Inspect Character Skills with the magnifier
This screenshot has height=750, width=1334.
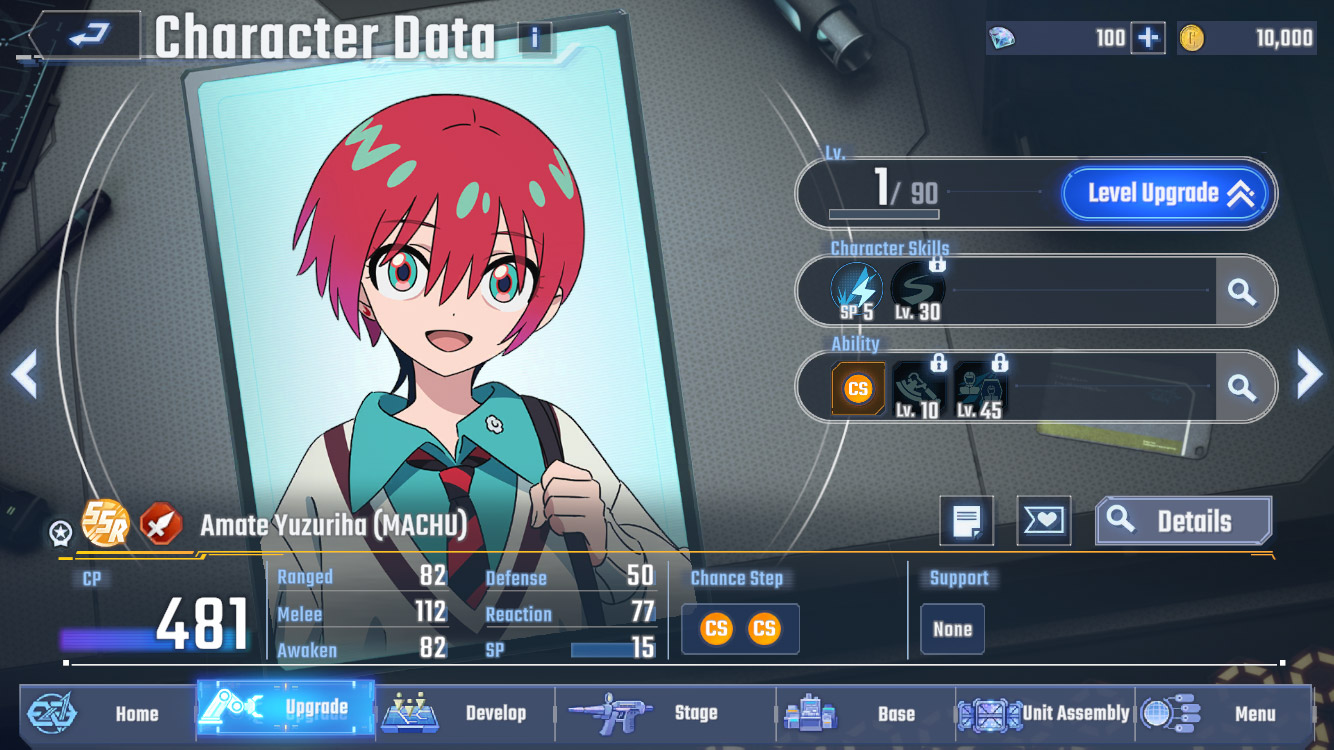click(x=1242, y=291)
